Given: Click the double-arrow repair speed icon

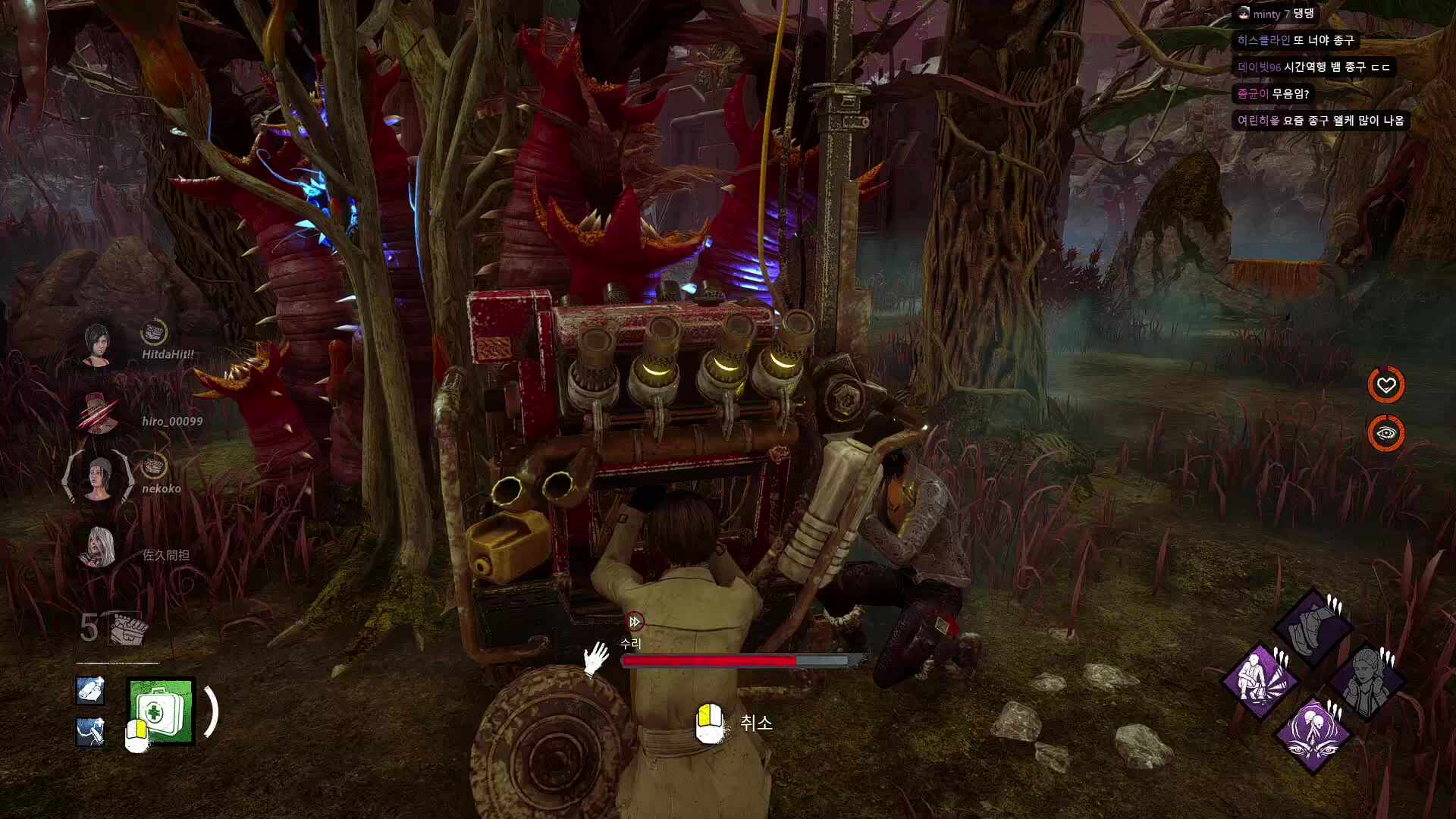Looking at the screenshot, I should click(635, 622).
